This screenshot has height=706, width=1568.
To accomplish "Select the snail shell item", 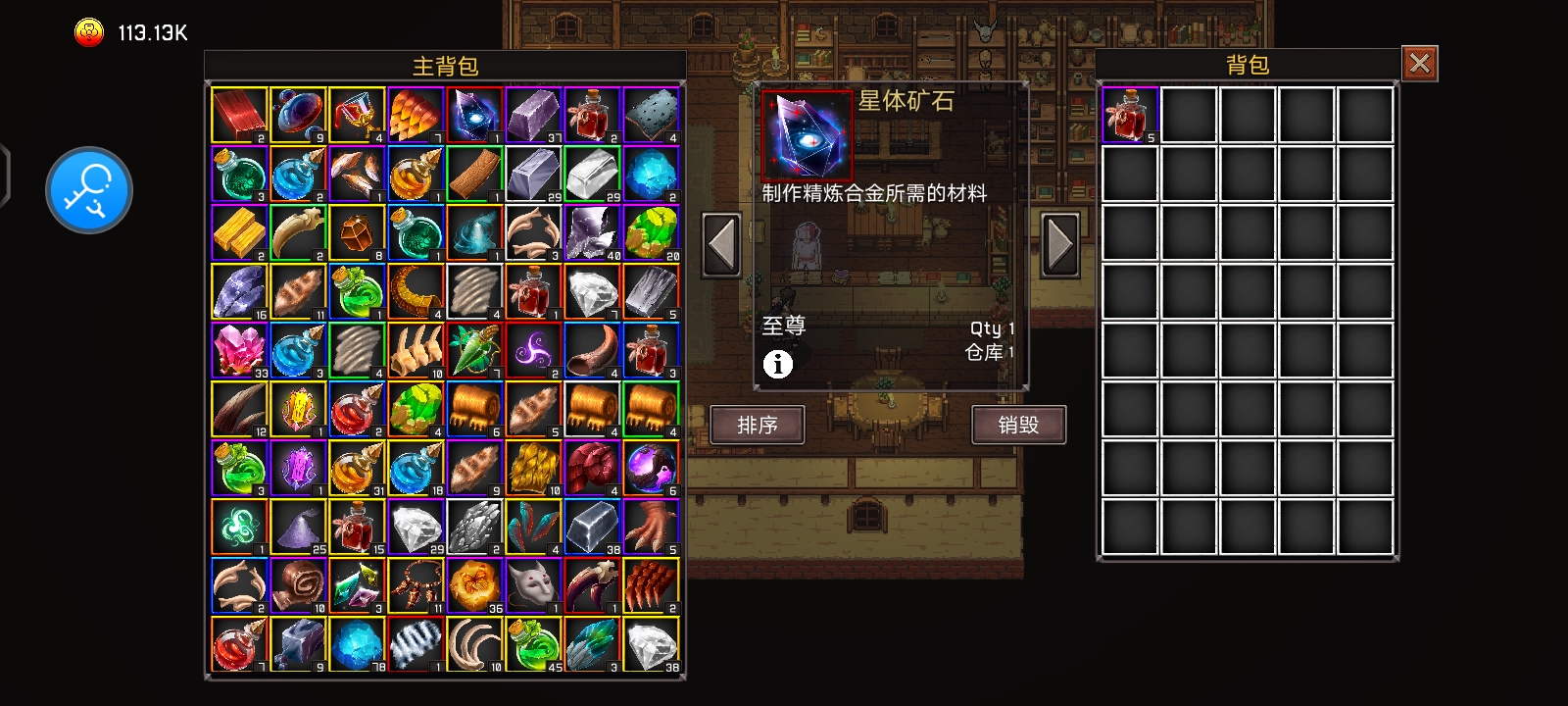I will tap(298, 585).
